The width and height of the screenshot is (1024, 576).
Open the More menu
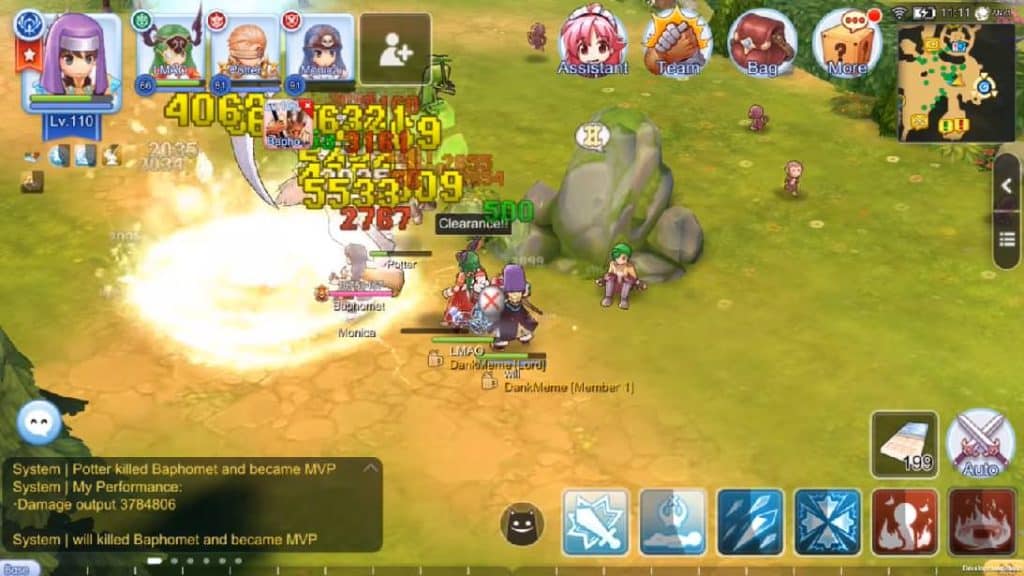point(847,42)
